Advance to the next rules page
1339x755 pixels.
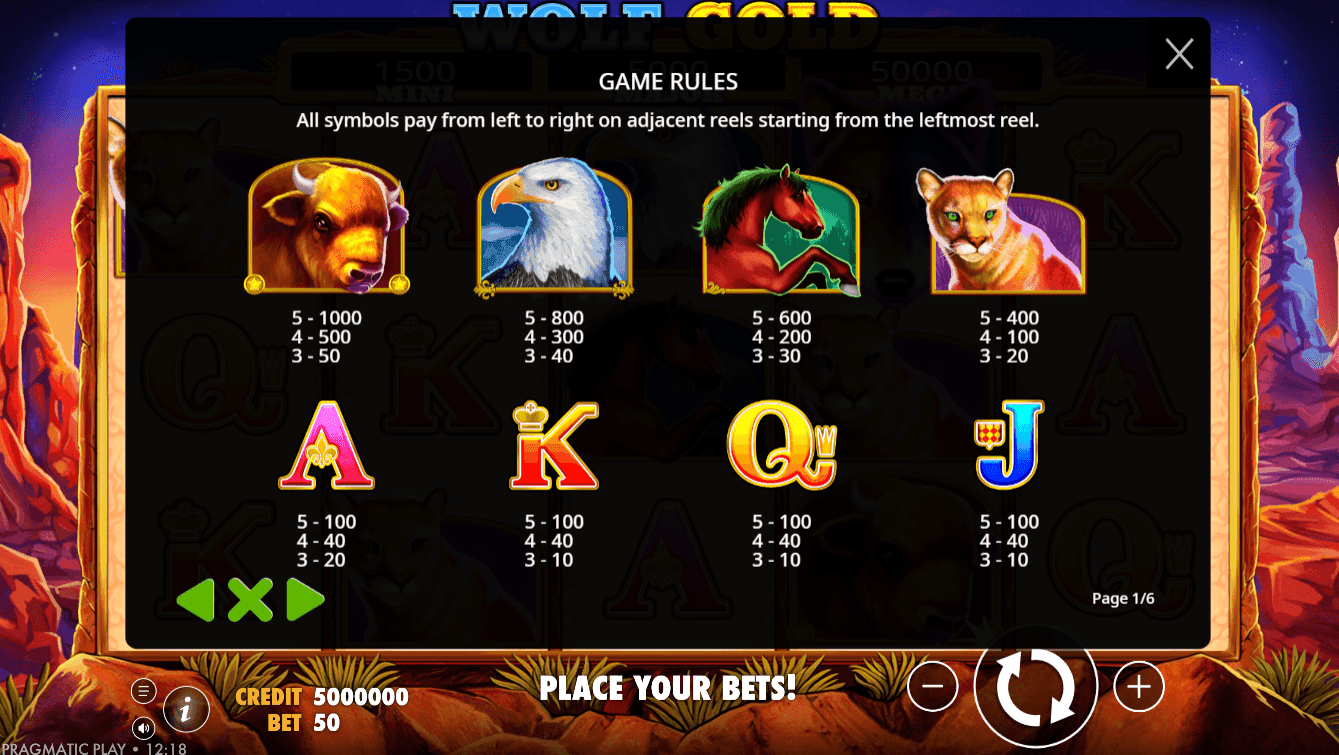(306, 599)
